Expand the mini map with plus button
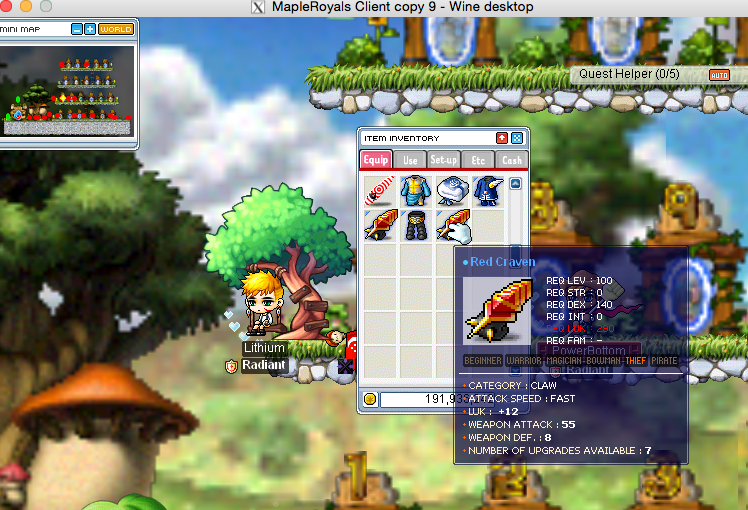Viewport: 748px width, 510px height. [x=90, y=29]
